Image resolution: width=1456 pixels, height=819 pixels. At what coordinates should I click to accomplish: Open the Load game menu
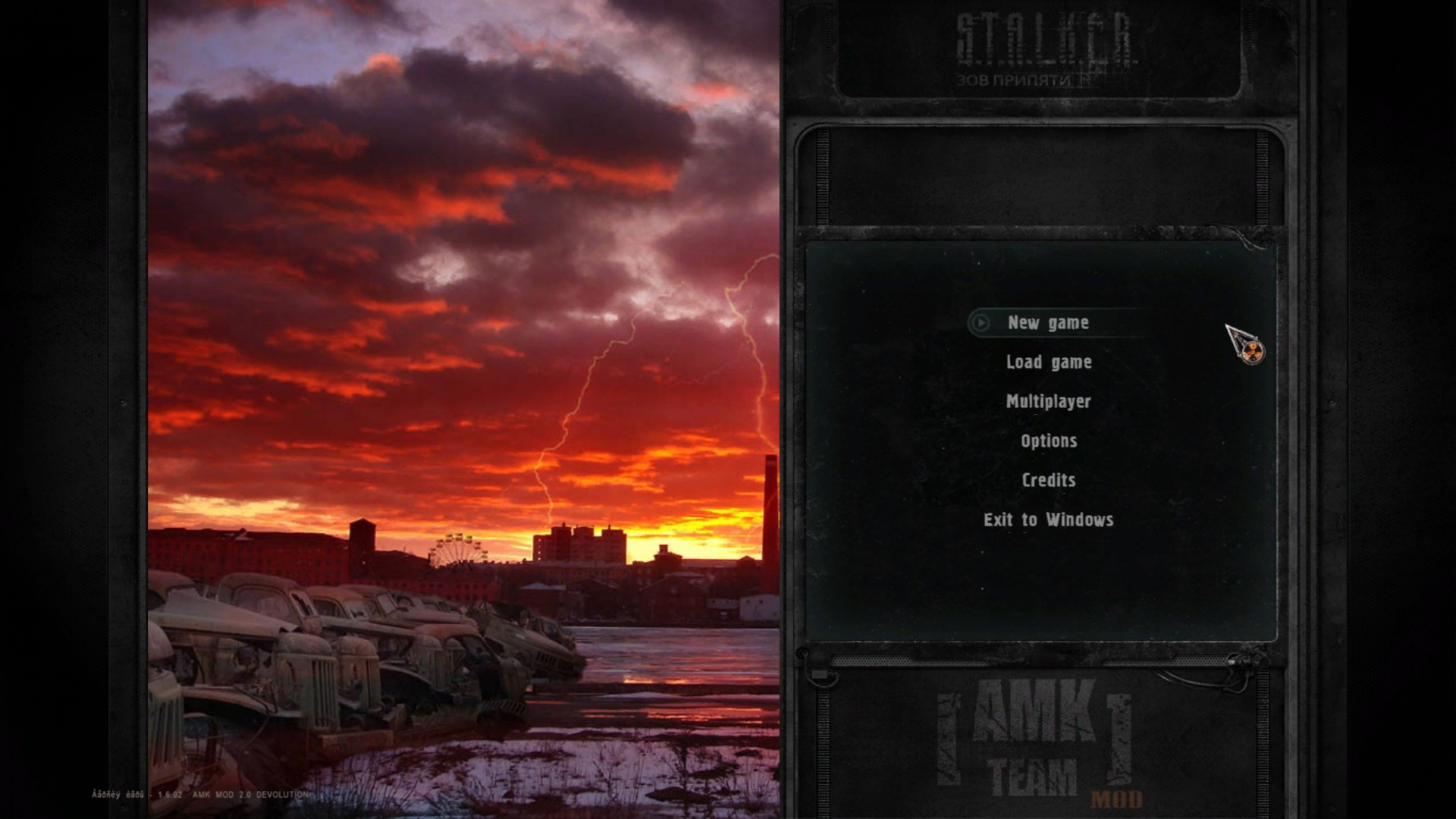coord(1049,362)
